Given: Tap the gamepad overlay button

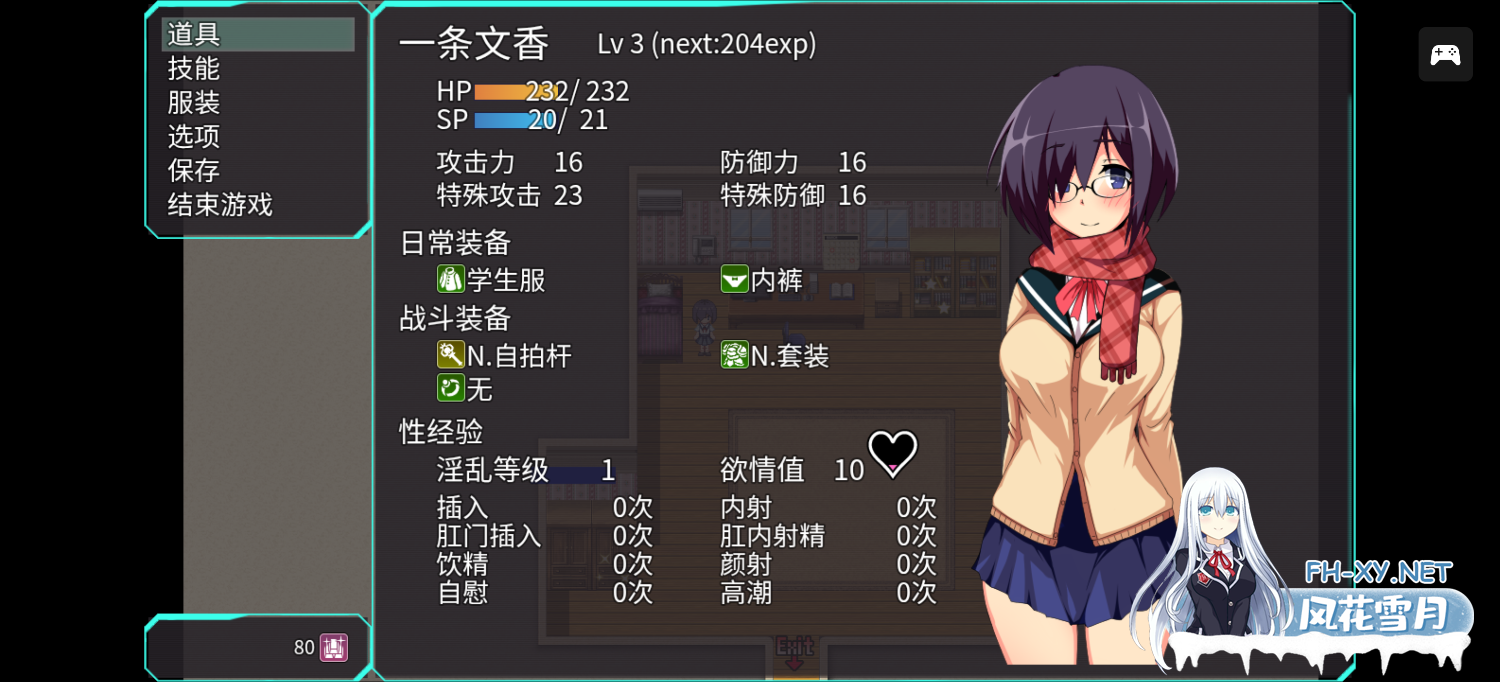Looking at the screenshot, I should [x=1445, y=55].
